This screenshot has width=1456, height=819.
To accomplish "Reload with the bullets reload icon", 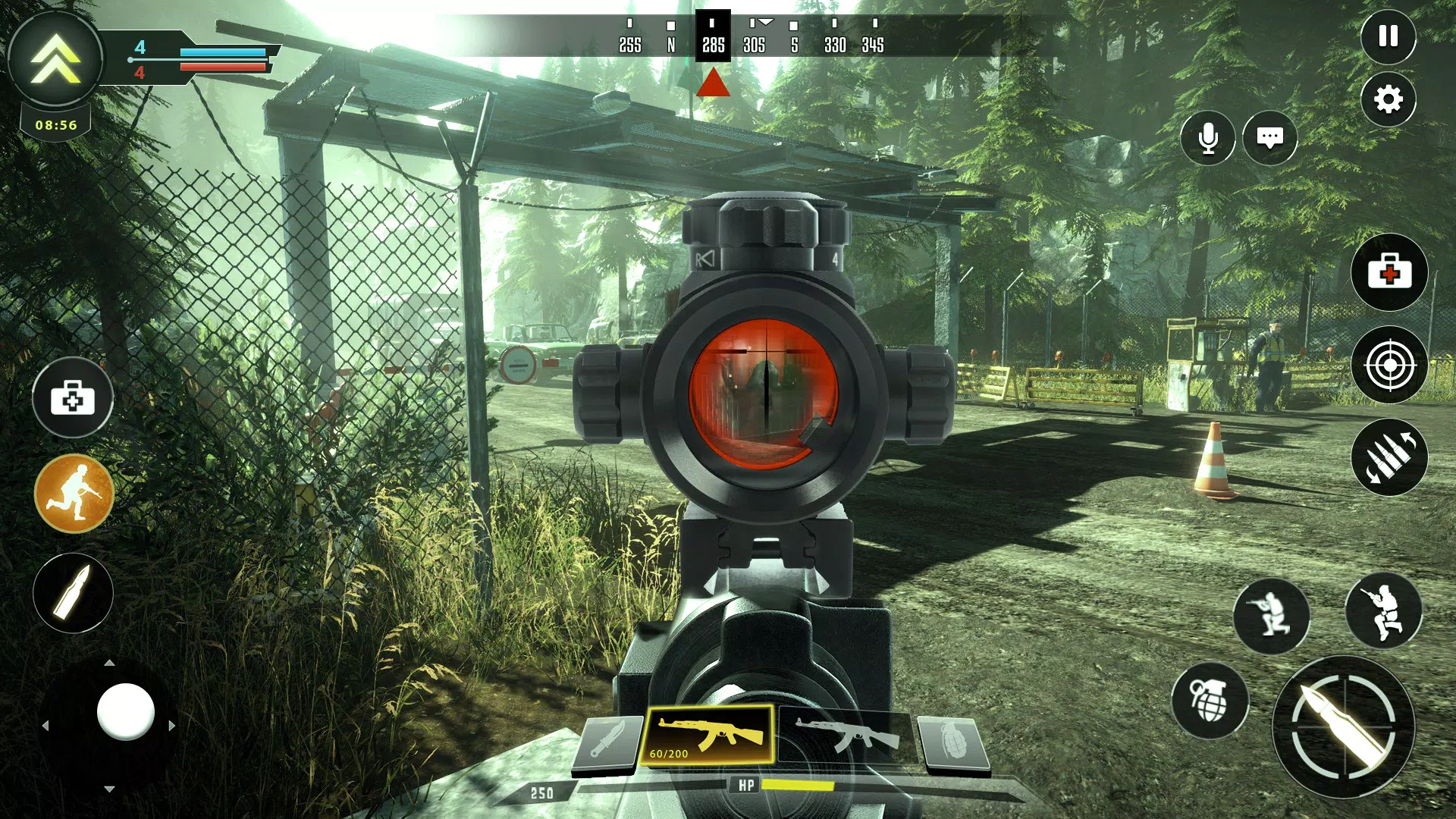I will [x=1389, y=457].
